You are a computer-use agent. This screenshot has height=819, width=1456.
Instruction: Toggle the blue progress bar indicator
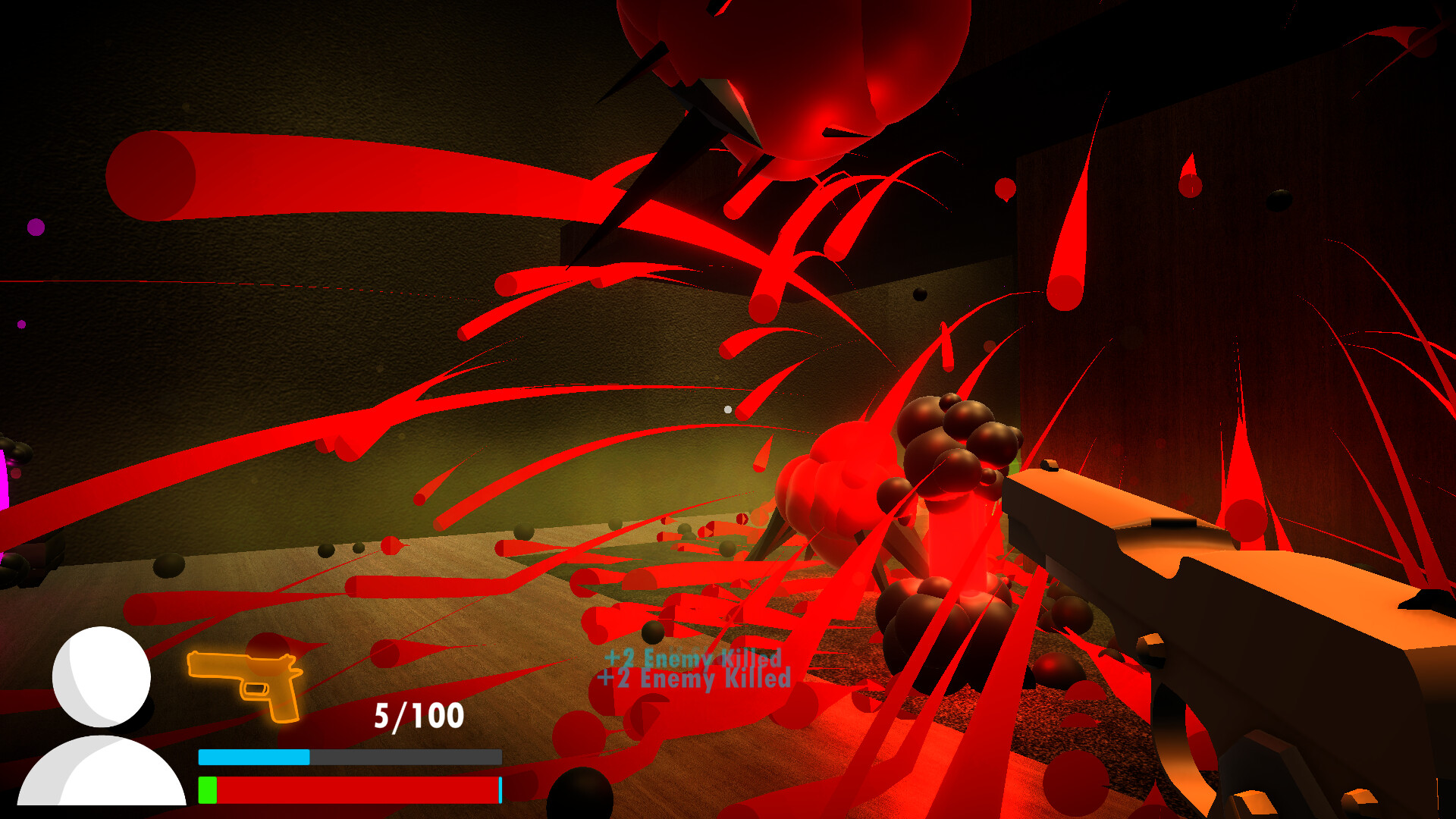pyautogui.click(x=254, y=755)
